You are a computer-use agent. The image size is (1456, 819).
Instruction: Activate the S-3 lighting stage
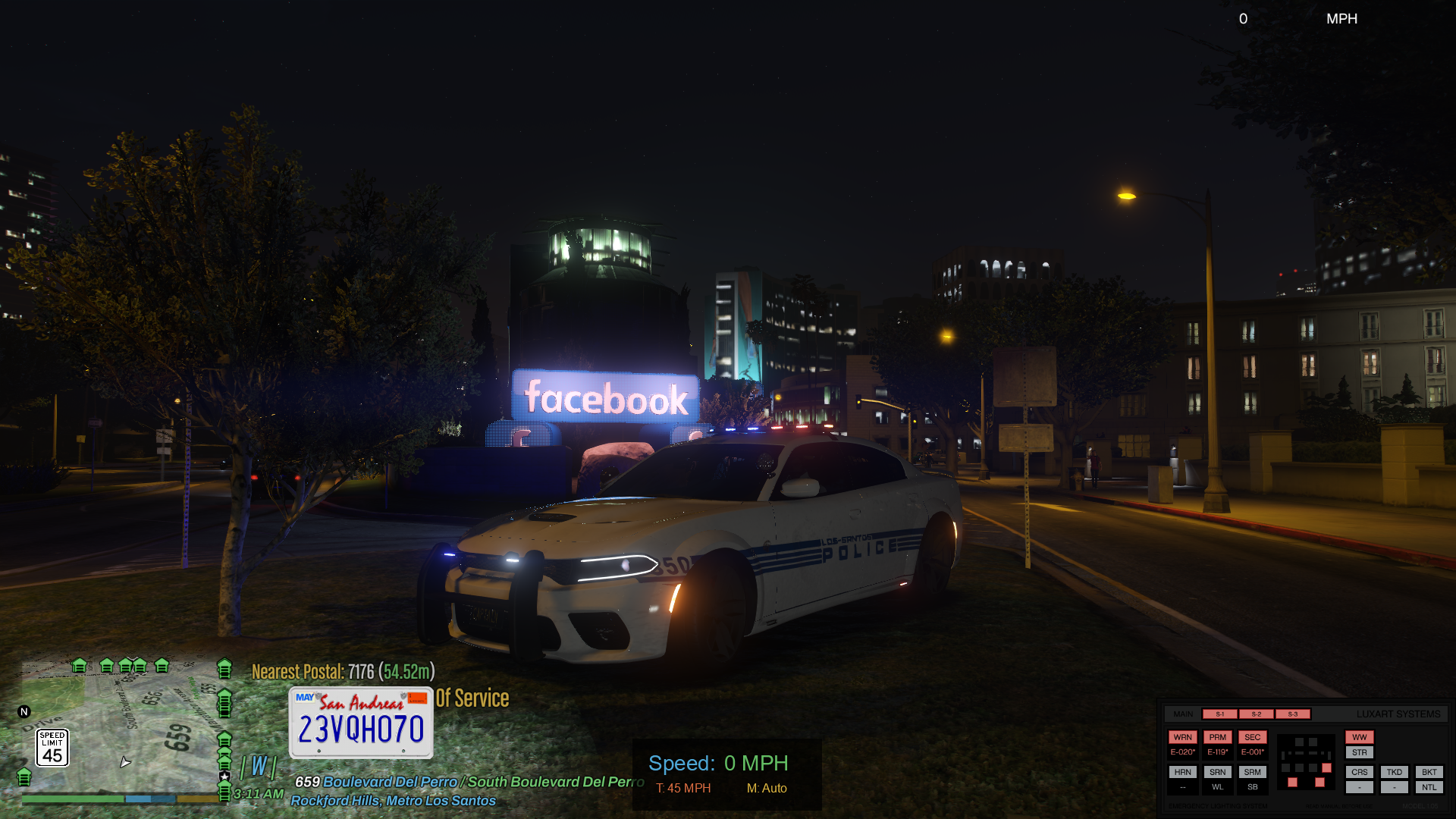click(1292, 714)
